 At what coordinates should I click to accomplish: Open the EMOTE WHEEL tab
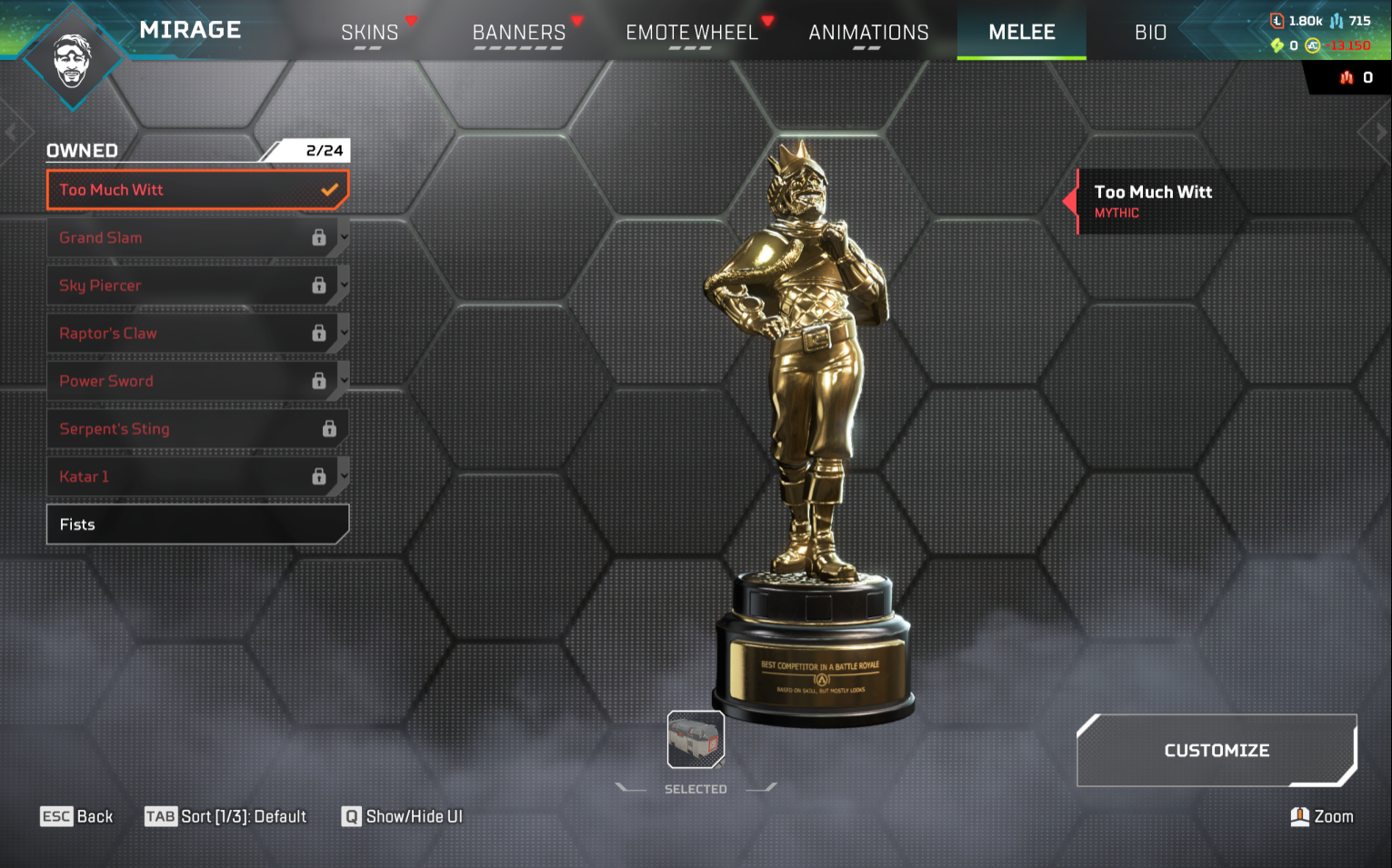coord(692,31)
